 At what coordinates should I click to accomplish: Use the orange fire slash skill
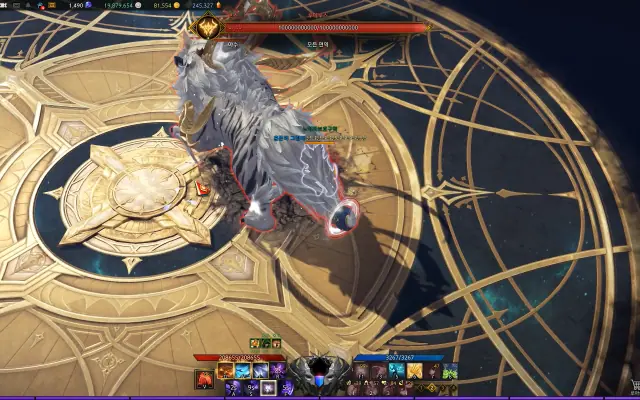click(226, 371)
